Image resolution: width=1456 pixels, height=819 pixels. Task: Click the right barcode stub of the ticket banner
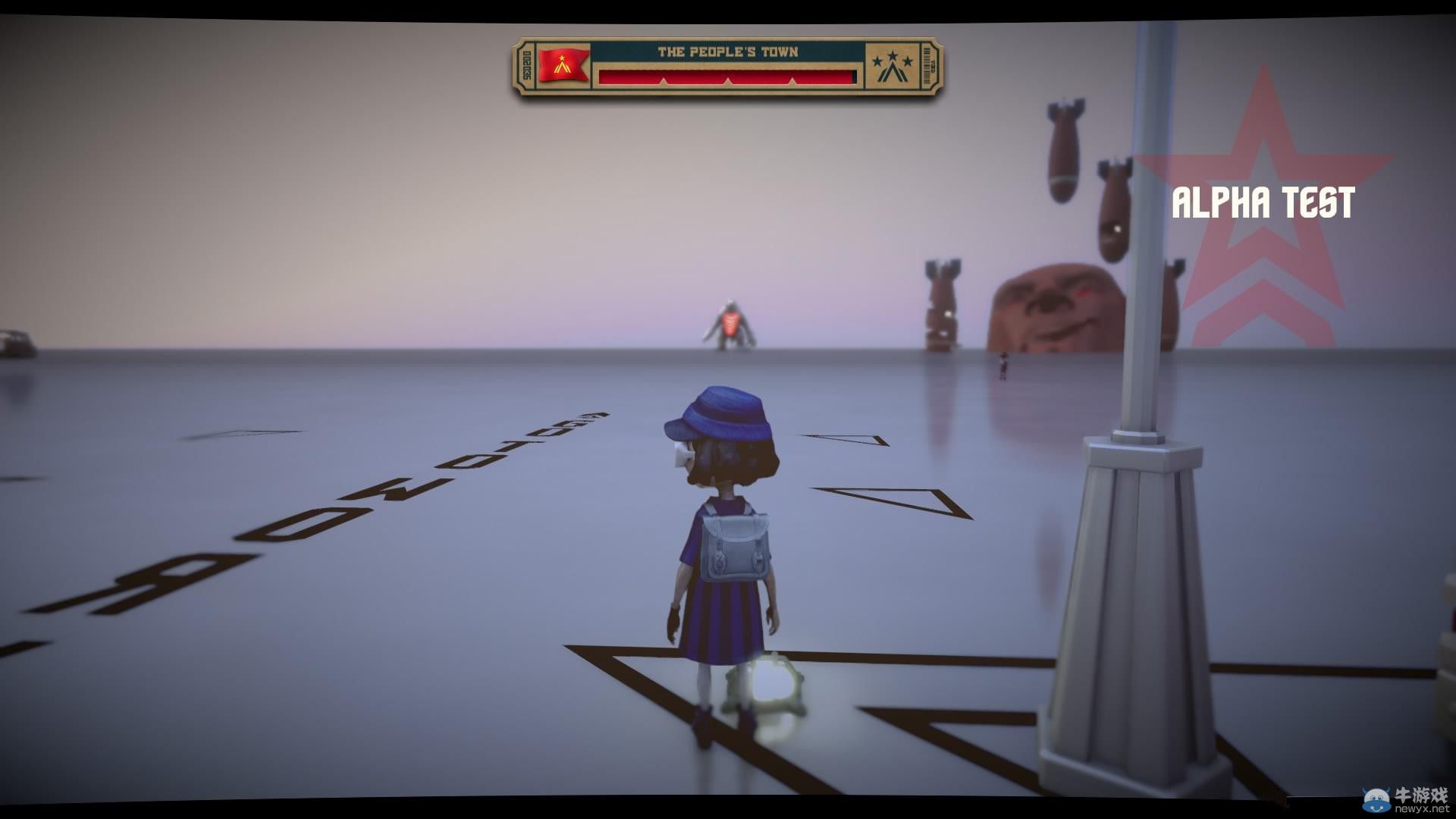[927, 64]
